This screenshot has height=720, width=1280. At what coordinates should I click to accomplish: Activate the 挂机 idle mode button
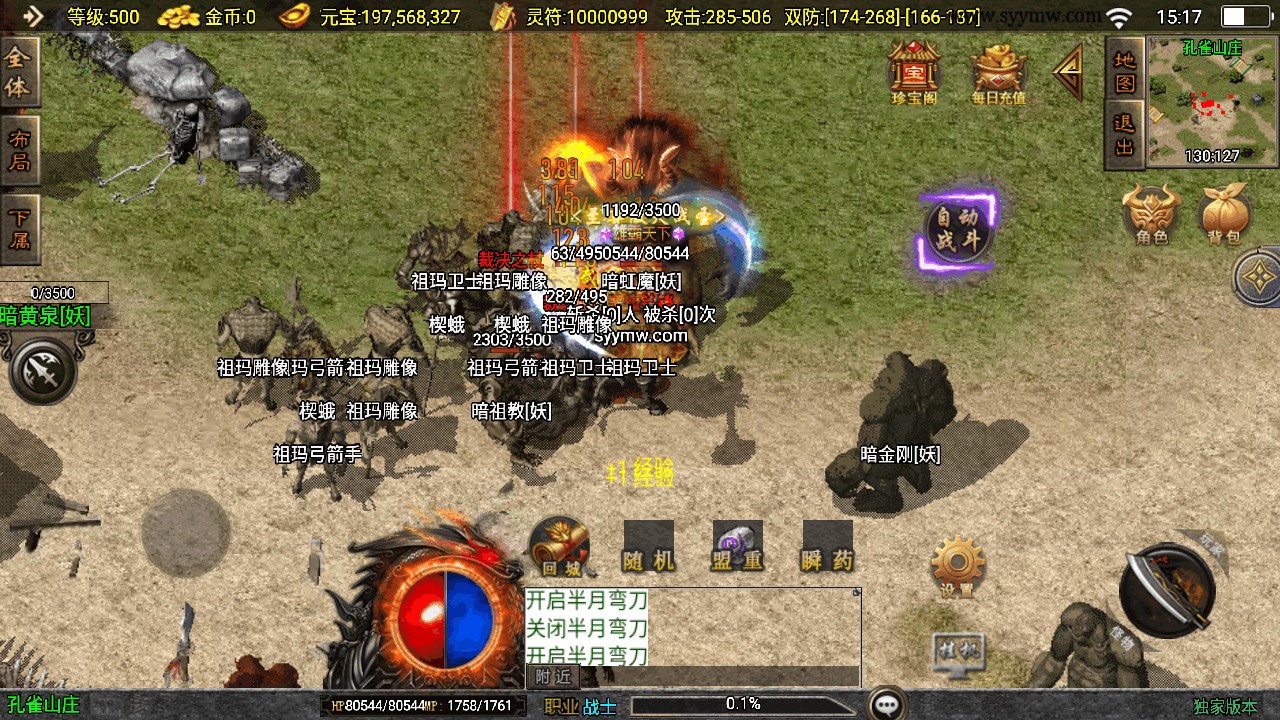(957, 652)
